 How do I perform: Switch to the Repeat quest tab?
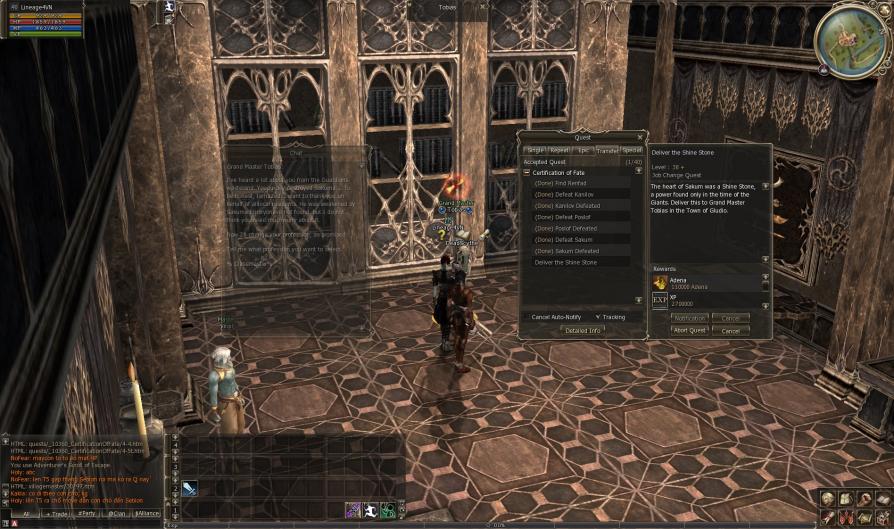click(x=559, y=150)
